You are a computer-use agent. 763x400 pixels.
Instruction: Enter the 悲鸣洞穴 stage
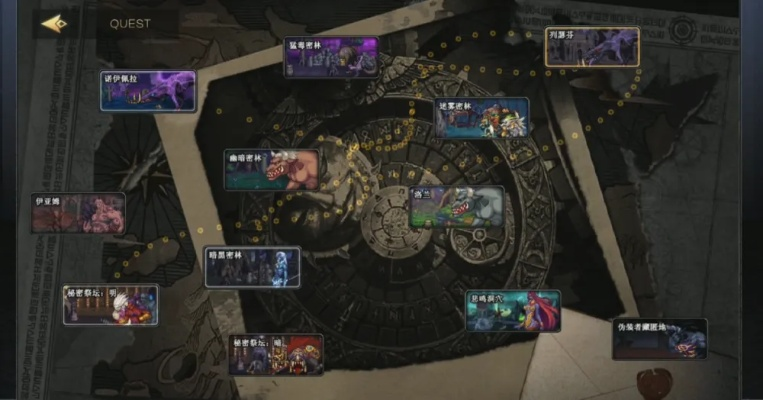pos(513,311)
